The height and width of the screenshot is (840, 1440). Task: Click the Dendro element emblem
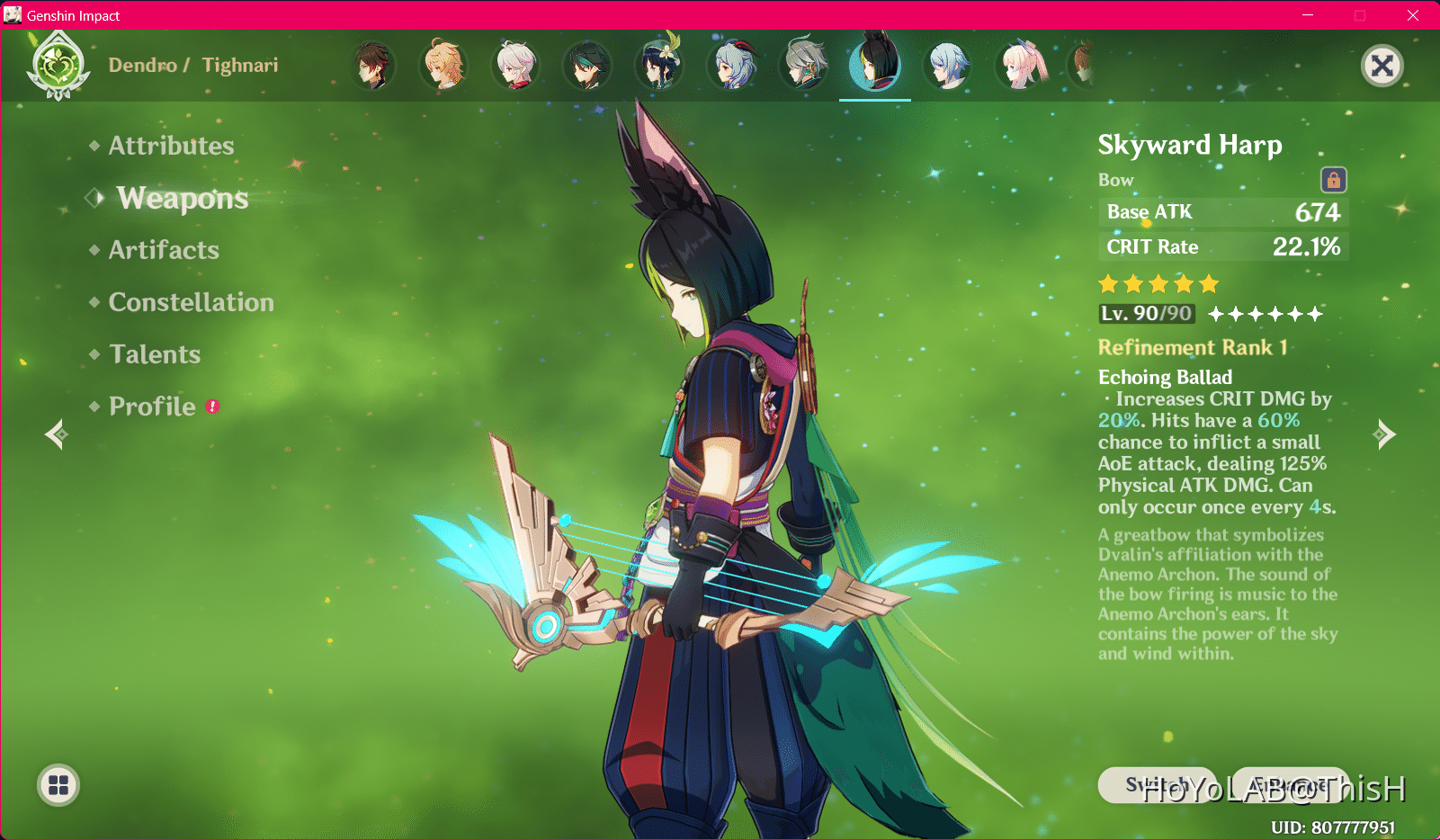[58, 64]
